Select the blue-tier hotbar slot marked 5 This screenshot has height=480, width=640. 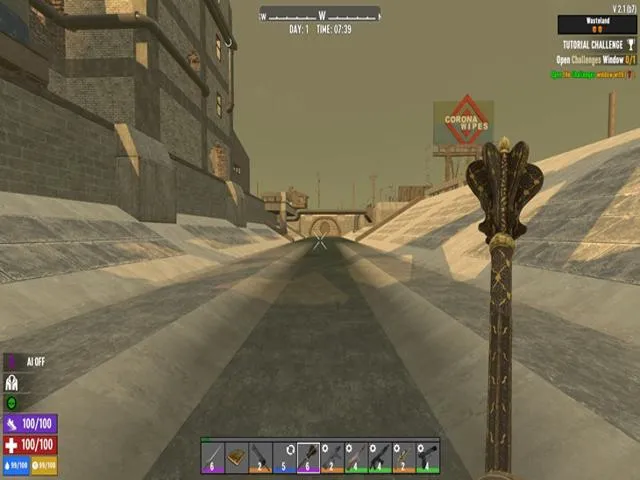coord(284,457)
